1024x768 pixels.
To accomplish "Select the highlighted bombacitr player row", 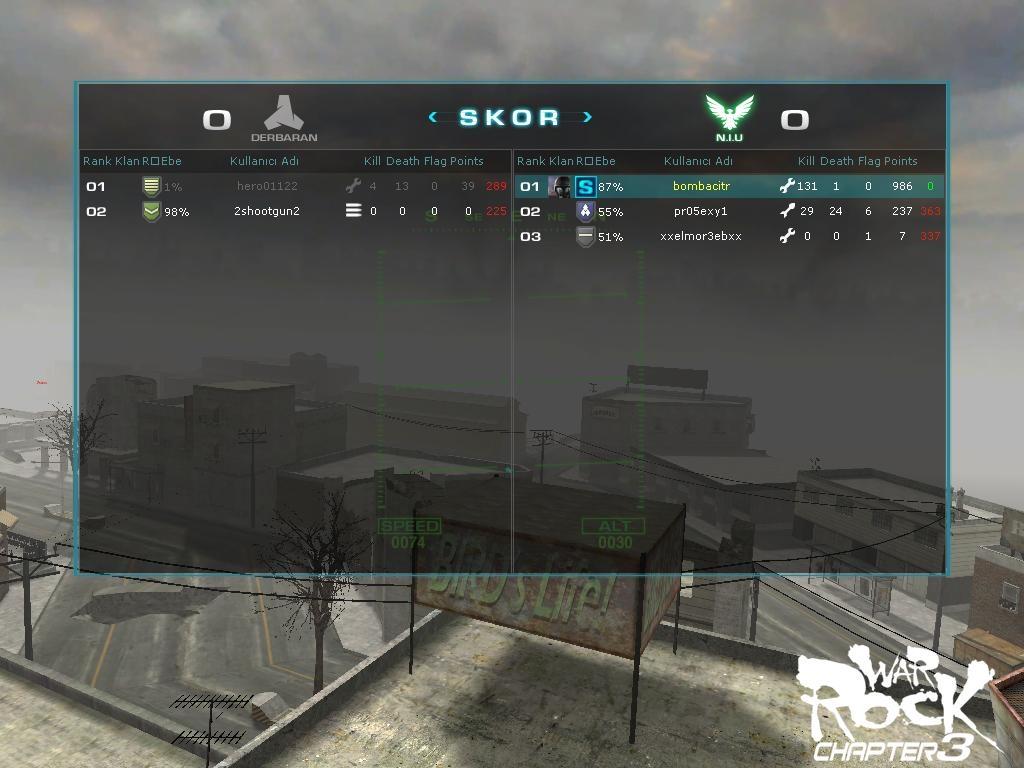I will [x=701, y=186].
